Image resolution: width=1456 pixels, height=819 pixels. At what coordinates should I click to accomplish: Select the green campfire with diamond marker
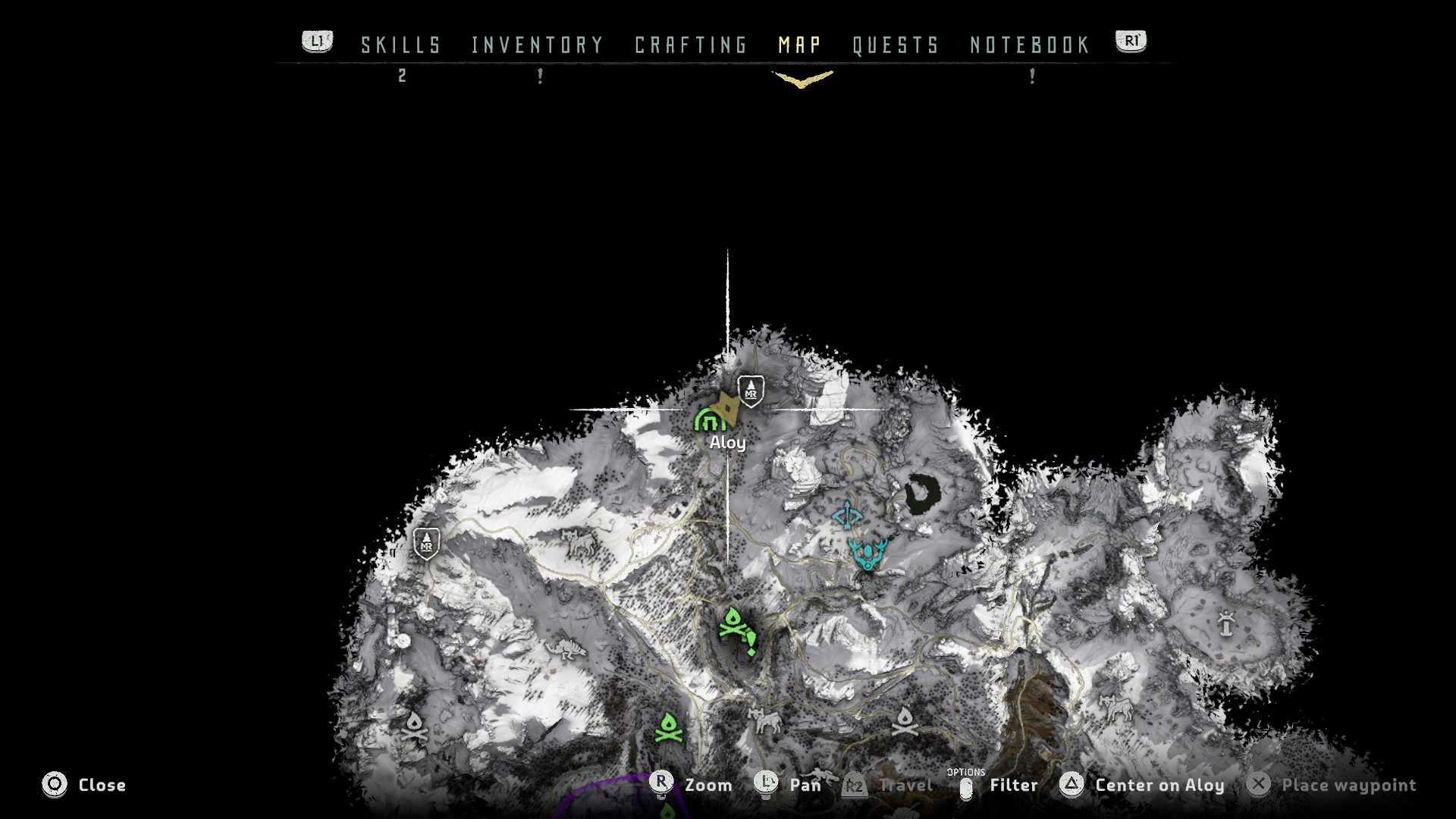pos(736,629)
